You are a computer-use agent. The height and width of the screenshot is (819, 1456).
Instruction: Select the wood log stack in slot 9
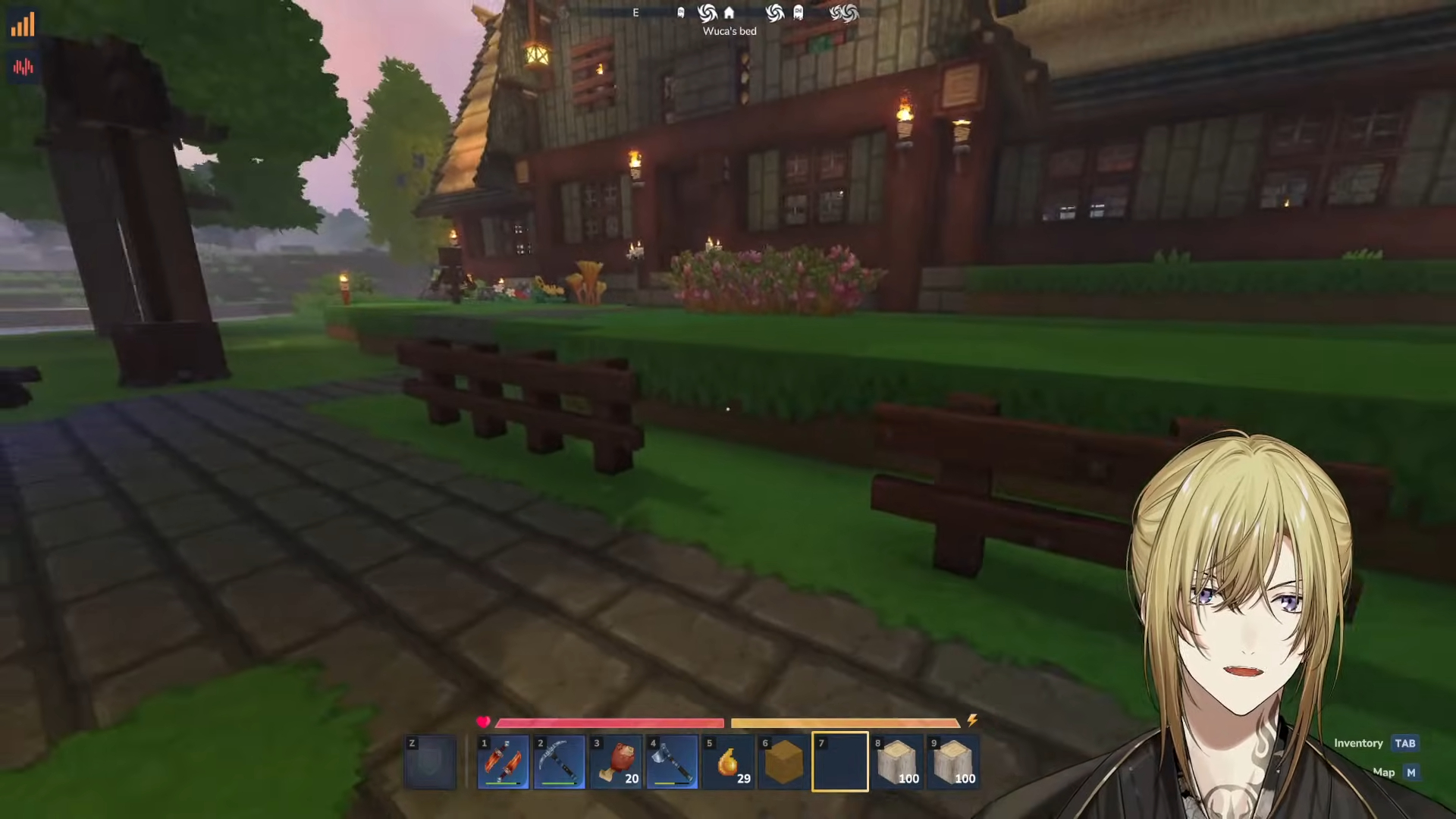pos(953,762)
